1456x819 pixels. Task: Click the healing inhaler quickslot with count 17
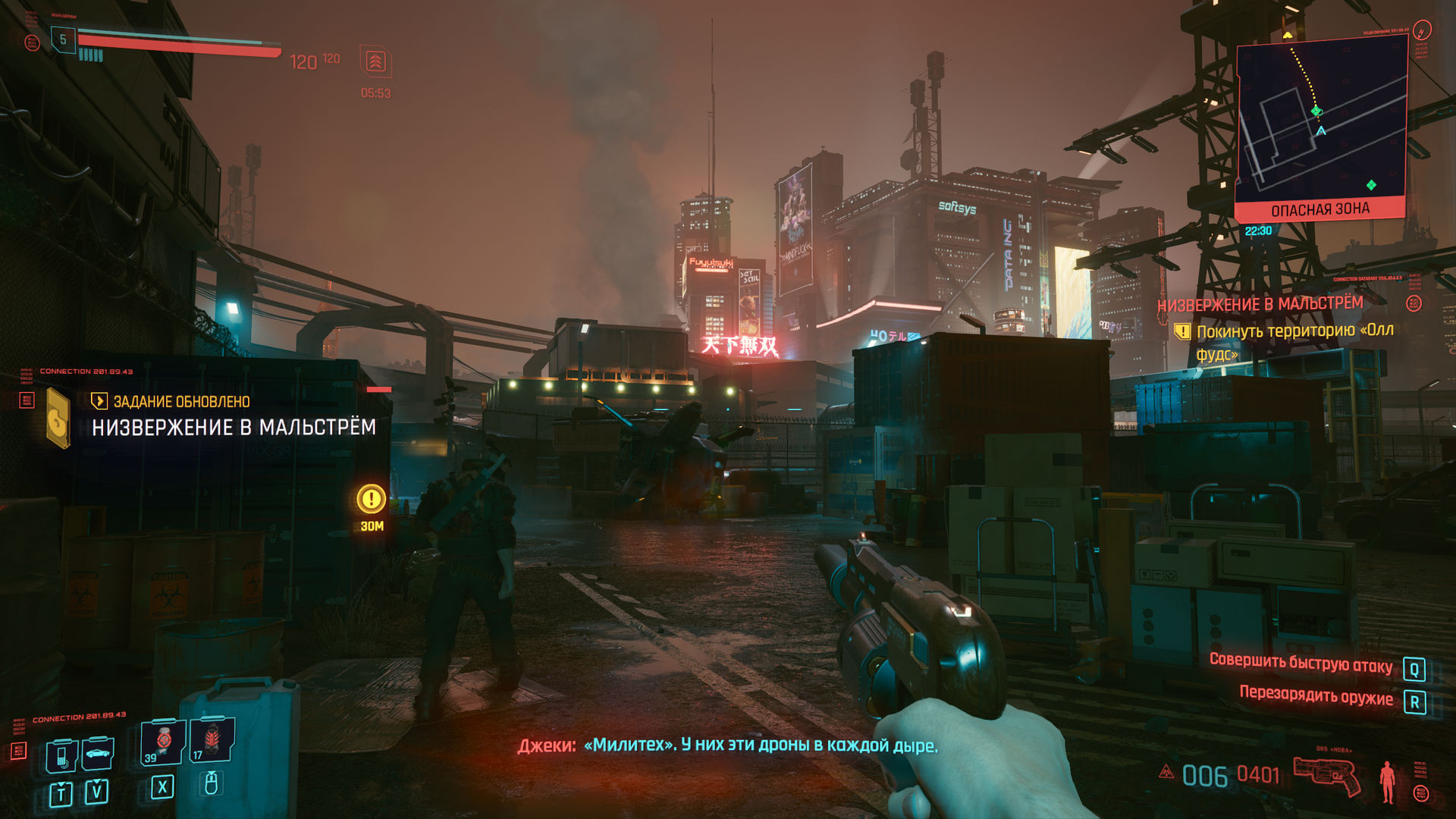point(210,743)
